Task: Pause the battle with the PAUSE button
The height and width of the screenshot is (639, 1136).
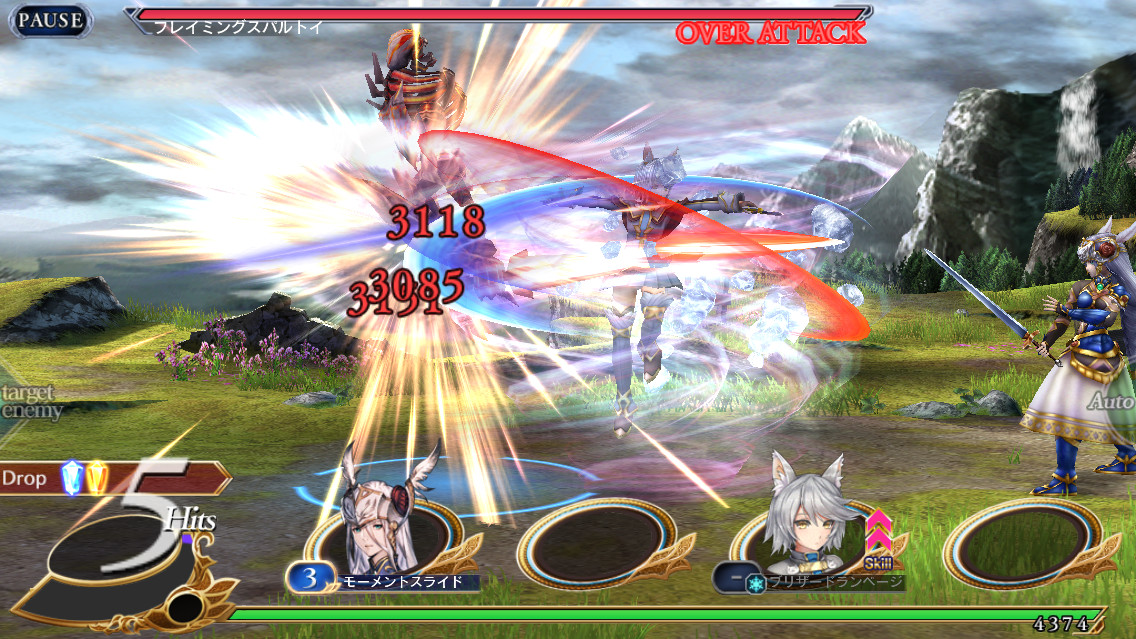Action: (x=49, y=19)
